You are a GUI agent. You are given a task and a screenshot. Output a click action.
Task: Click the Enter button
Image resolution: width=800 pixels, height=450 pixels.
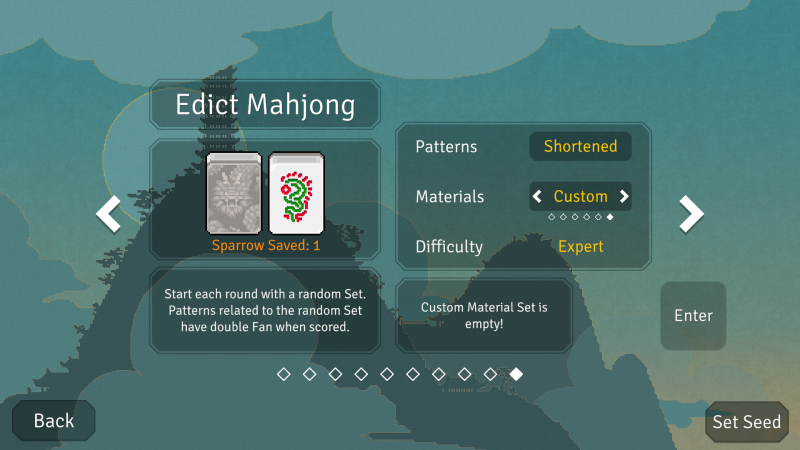[x=693, y=316]
